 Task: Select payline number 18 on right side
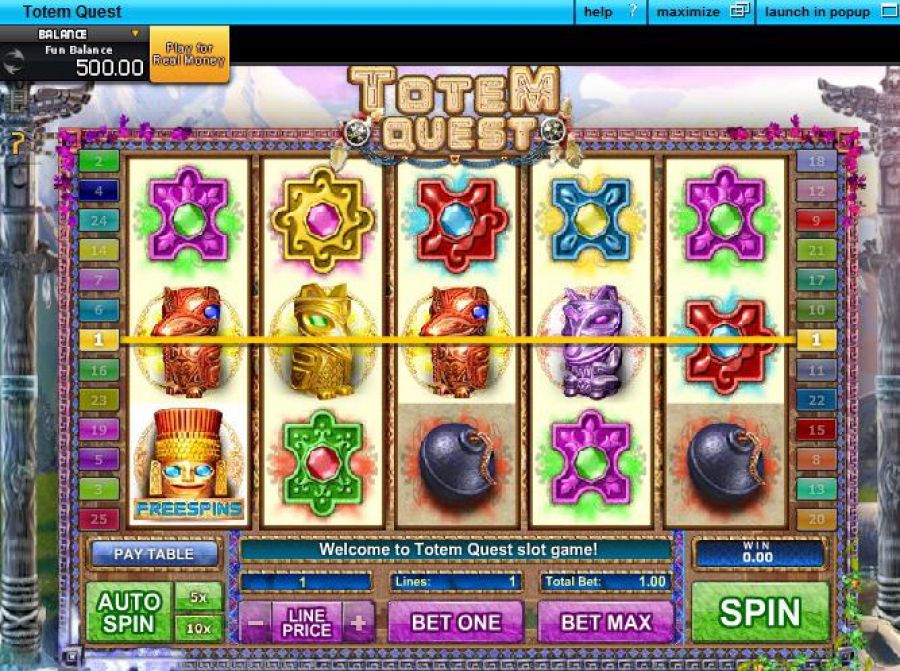[816, 161]
